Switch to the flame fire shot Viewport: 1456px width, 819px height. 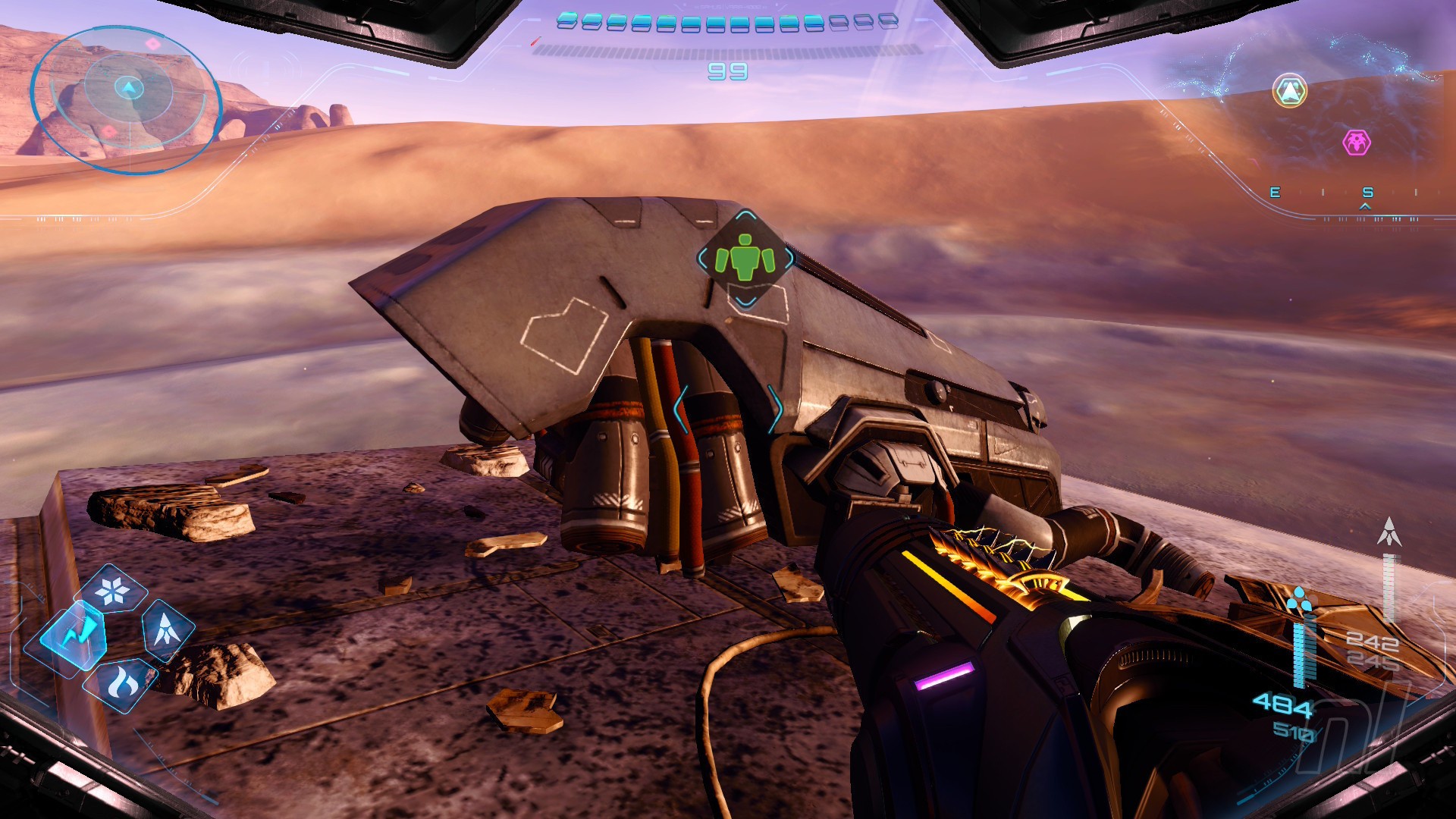(x=121, y=682)
